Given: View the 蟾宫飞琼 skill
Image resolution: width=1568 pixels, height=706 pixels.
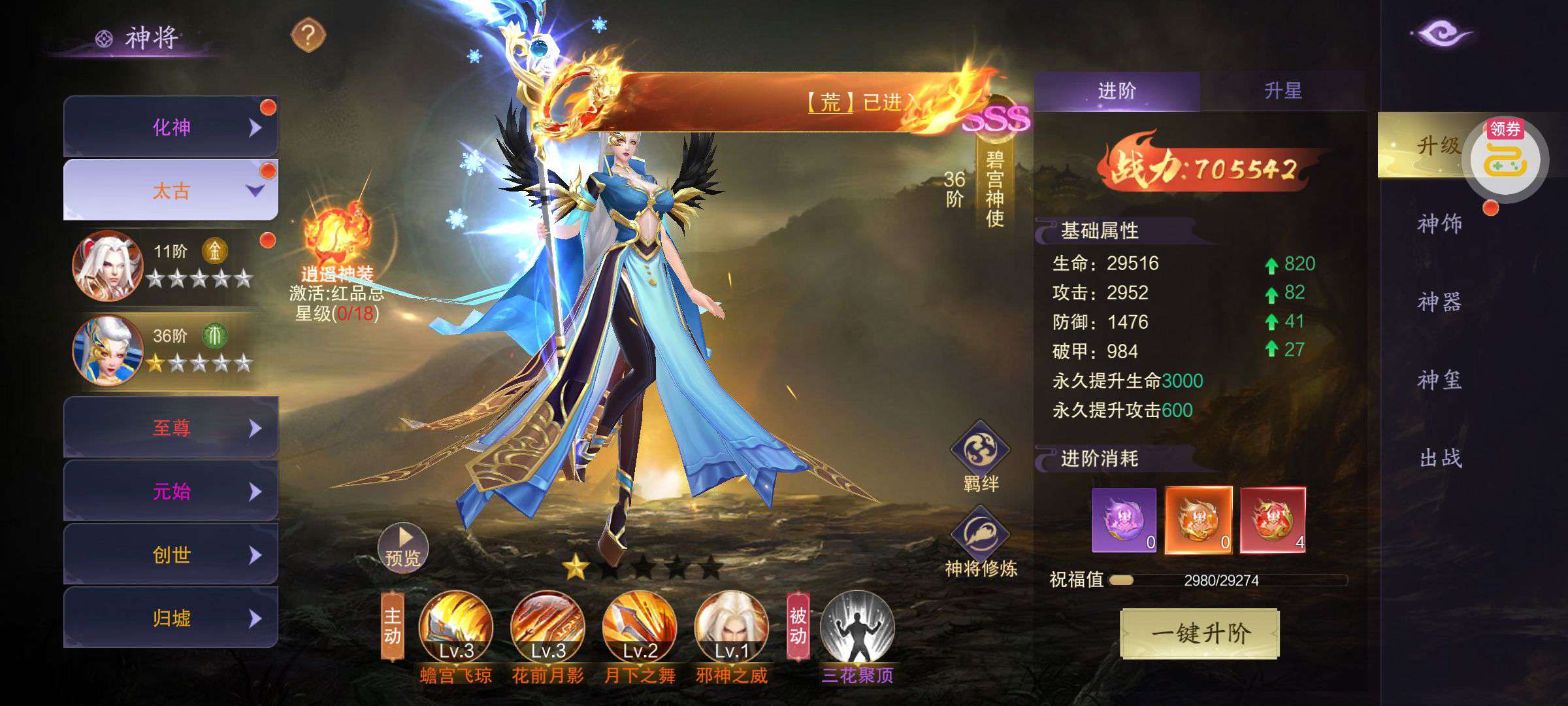Looking at the screenshot, I should point(455,628).
